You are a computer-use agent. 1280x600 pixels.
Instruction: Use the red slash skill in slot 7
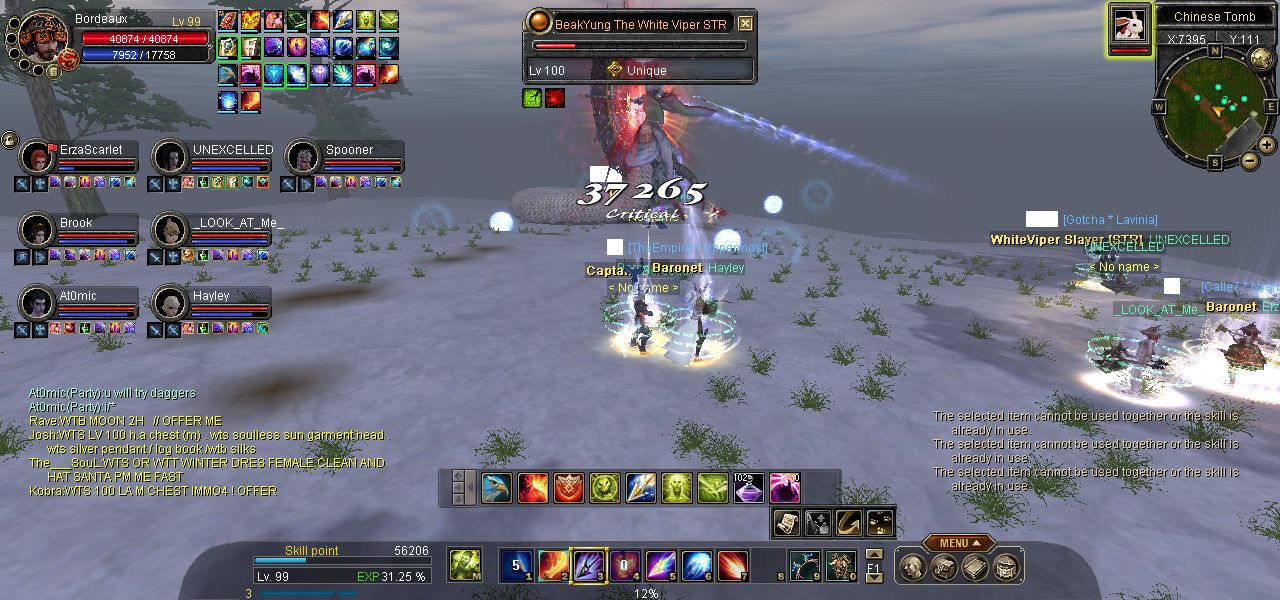(x=733, y=566)
